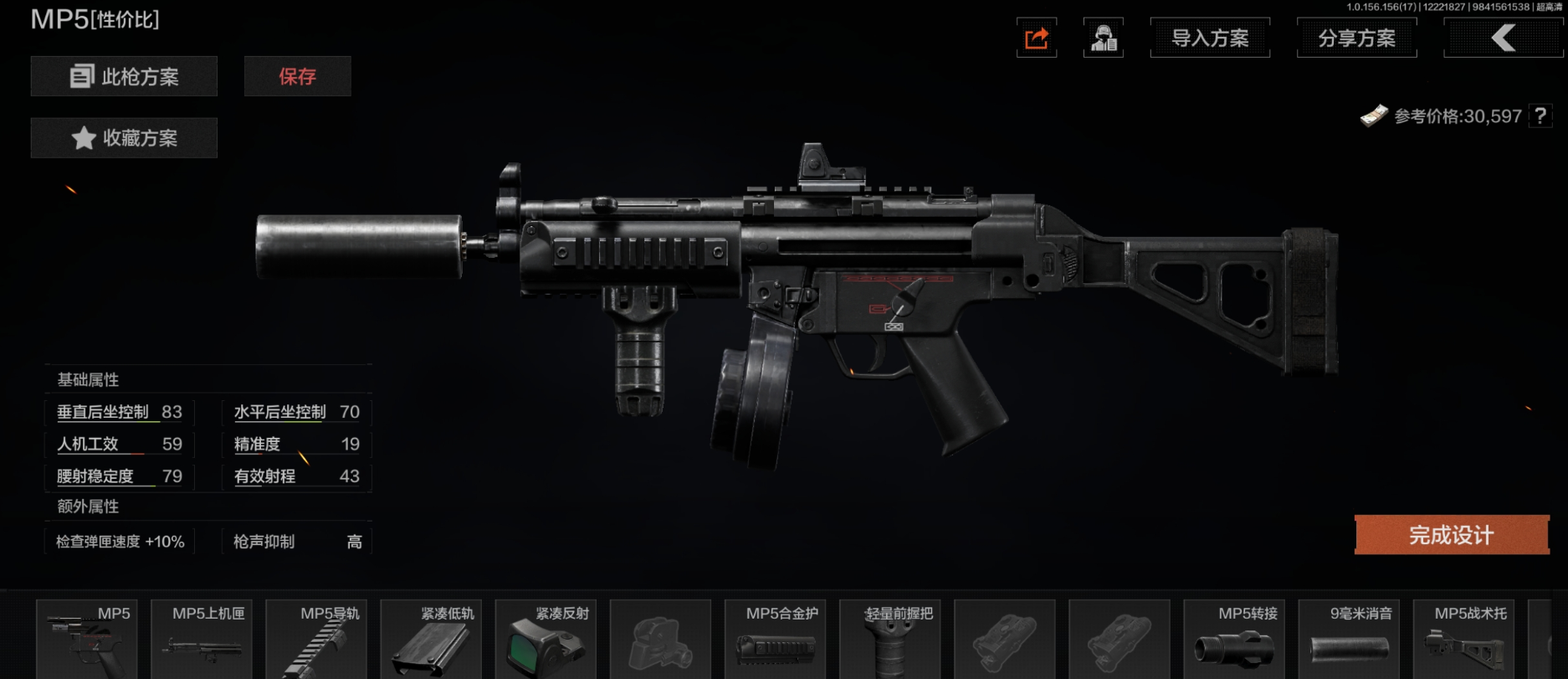Open the MP5战术托 stock slot
The width and height of the screenshot is (1568, 679).
coord(1464,640)
